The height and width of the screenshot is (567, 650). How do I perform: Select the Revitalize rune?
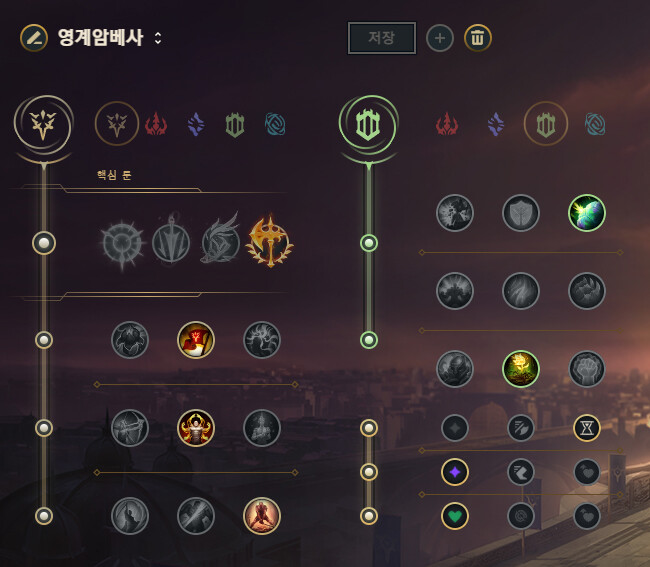521,369
